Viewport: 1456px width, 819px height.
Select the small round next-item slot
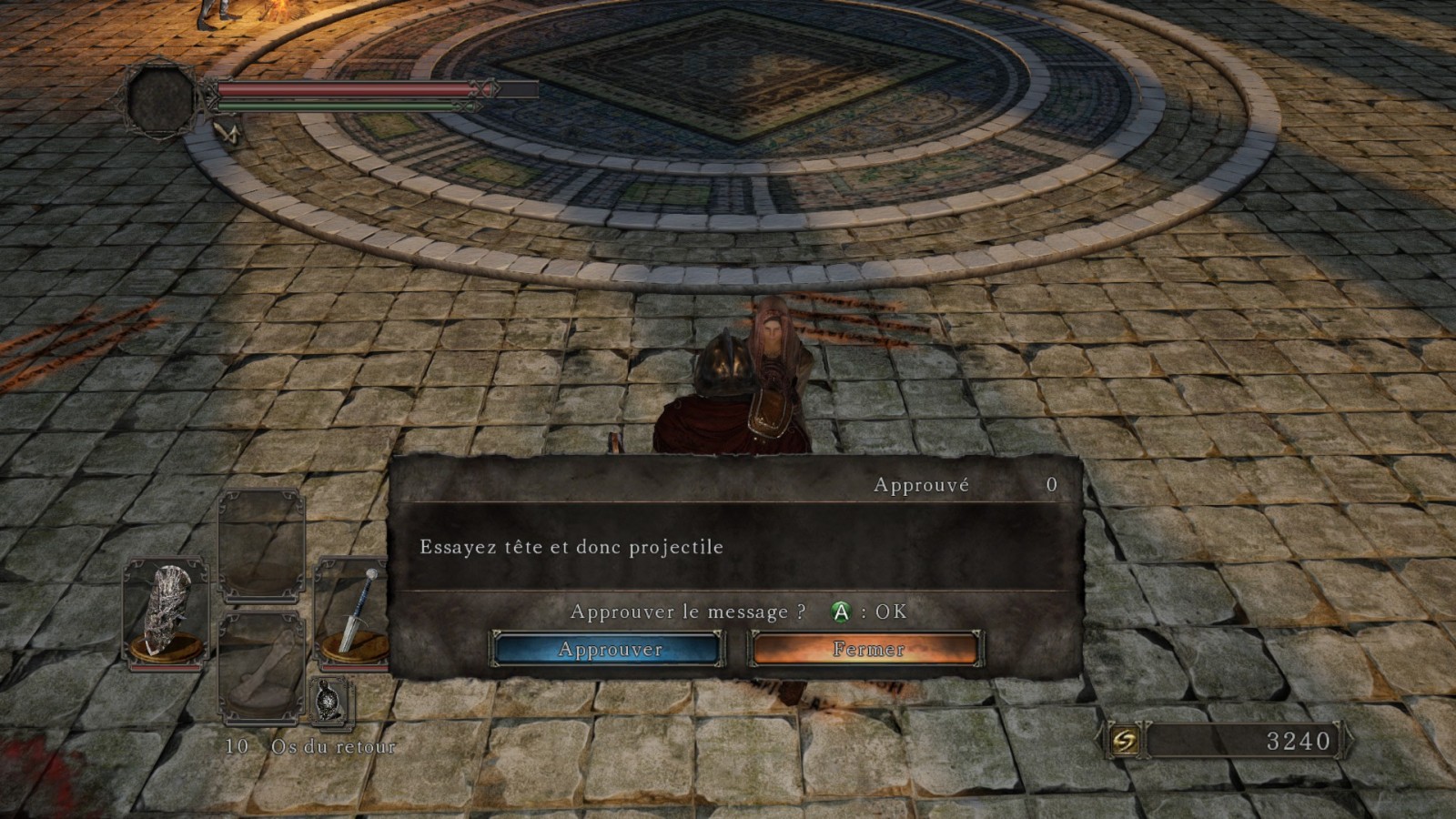(331, 702)
